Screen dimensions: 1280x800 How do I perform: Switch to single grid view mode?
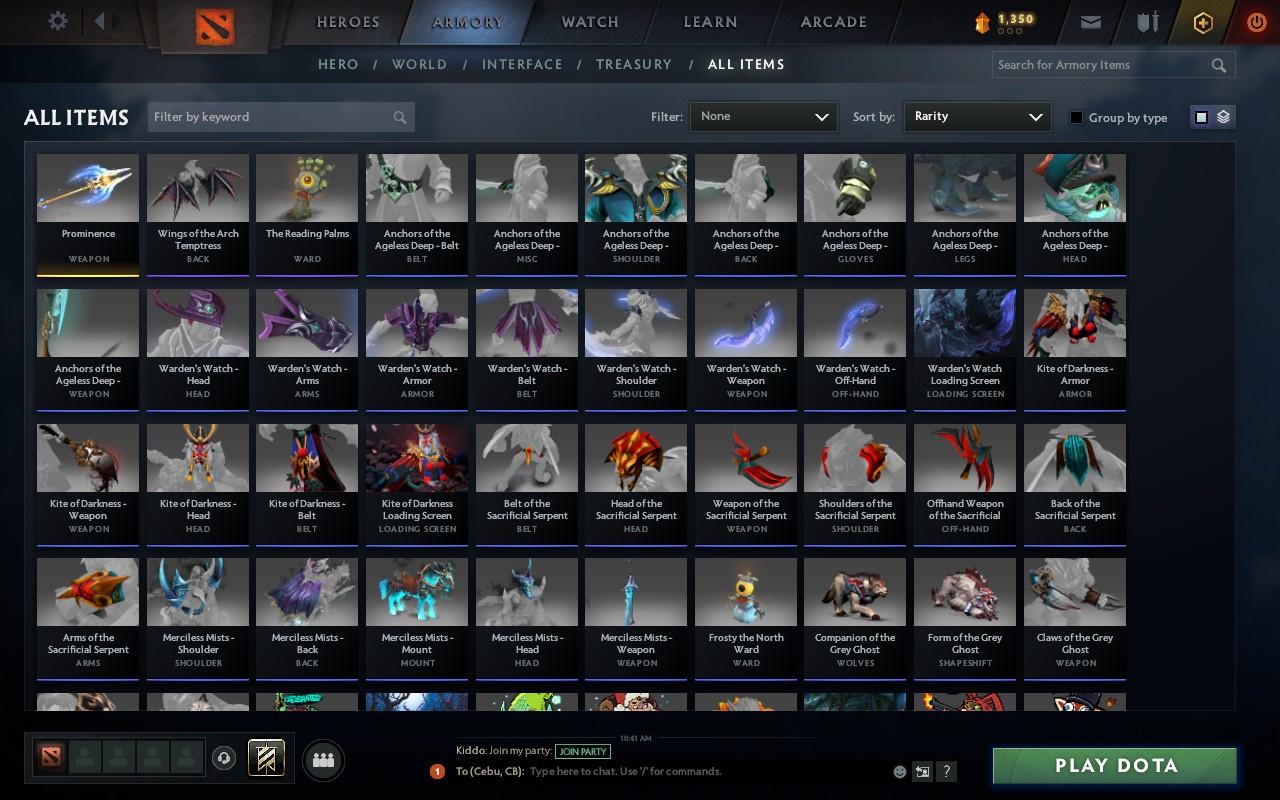point(1200,116)
